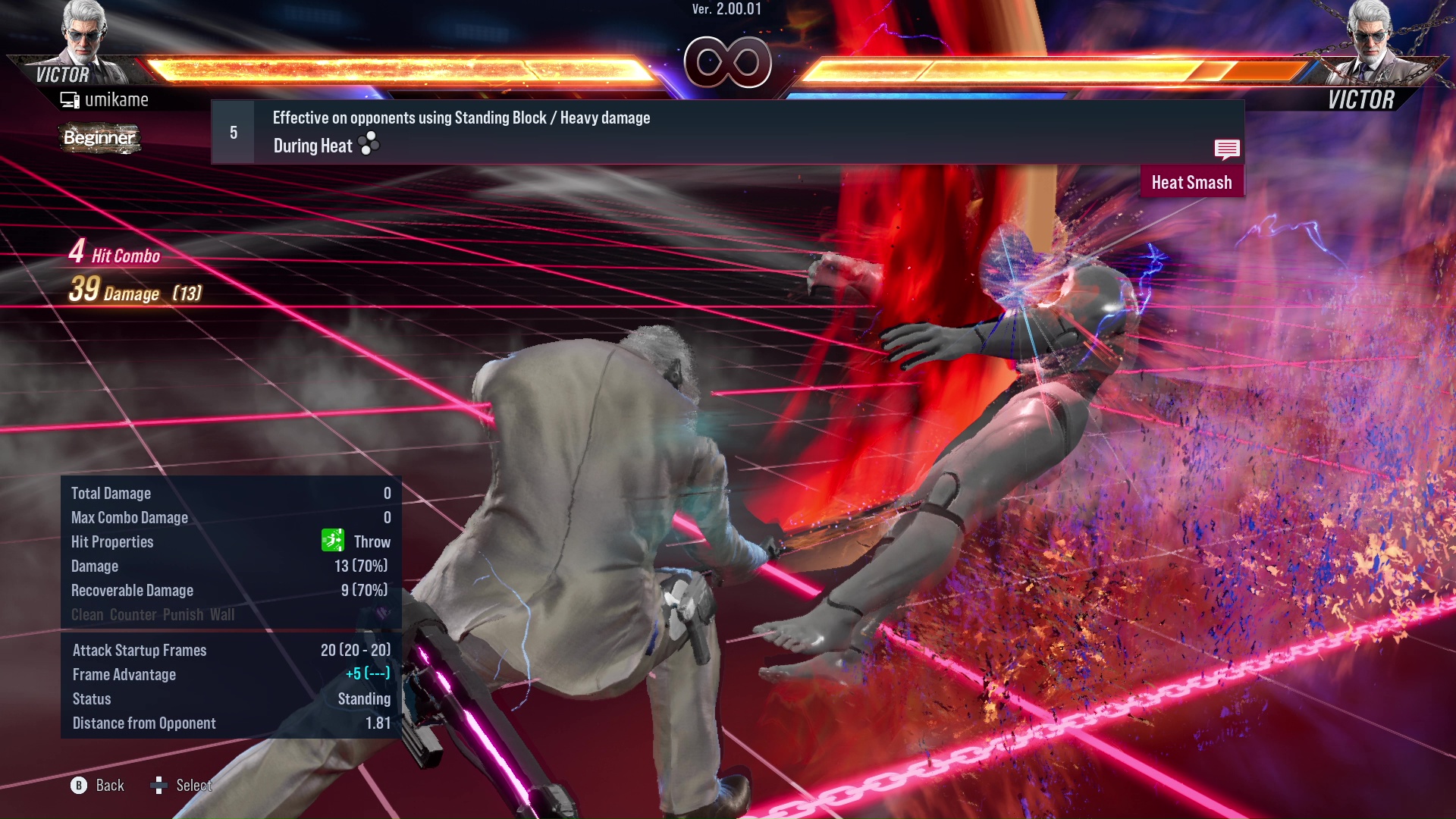1456x819 pixels.
Task: Expand the Frame Advantage entry
Action: (124, 674)
